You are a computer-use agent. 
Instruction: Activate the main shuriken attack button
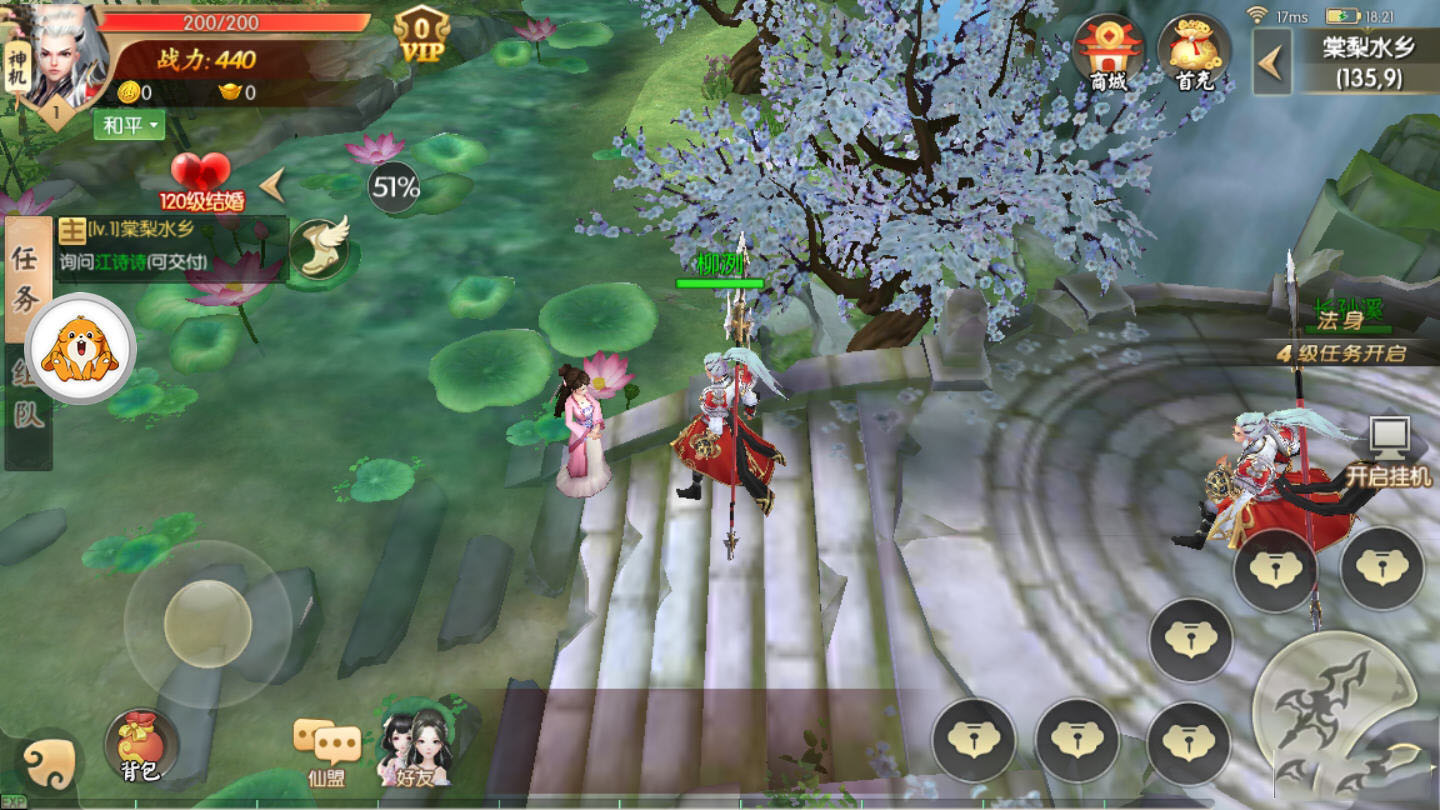1333,705
